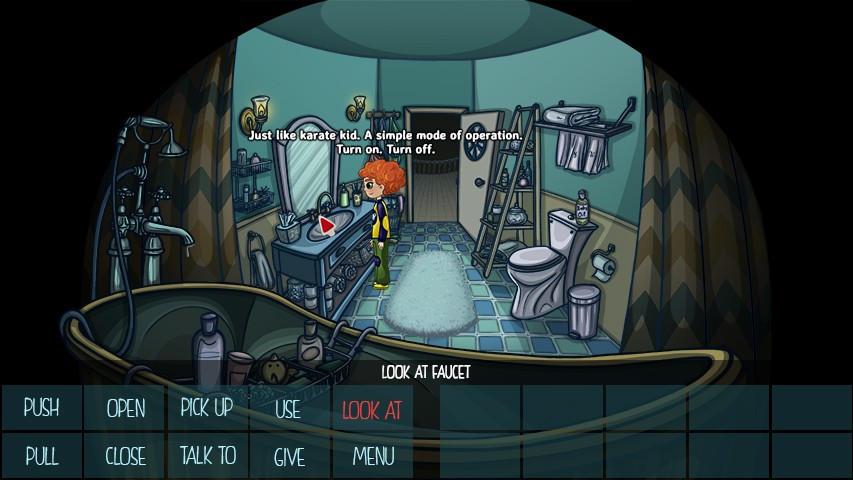Select the USE verb

tap(288, 408)
